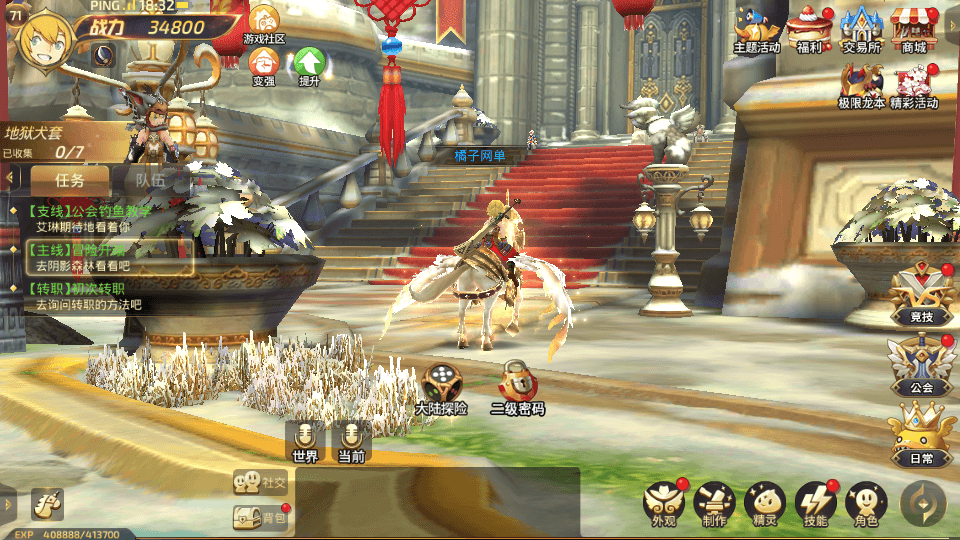Image resolution: width=960 pixels, height=540 pixels.
Task: Open the 福利 welfare cake icon
Action: click(x=809, y=26)
